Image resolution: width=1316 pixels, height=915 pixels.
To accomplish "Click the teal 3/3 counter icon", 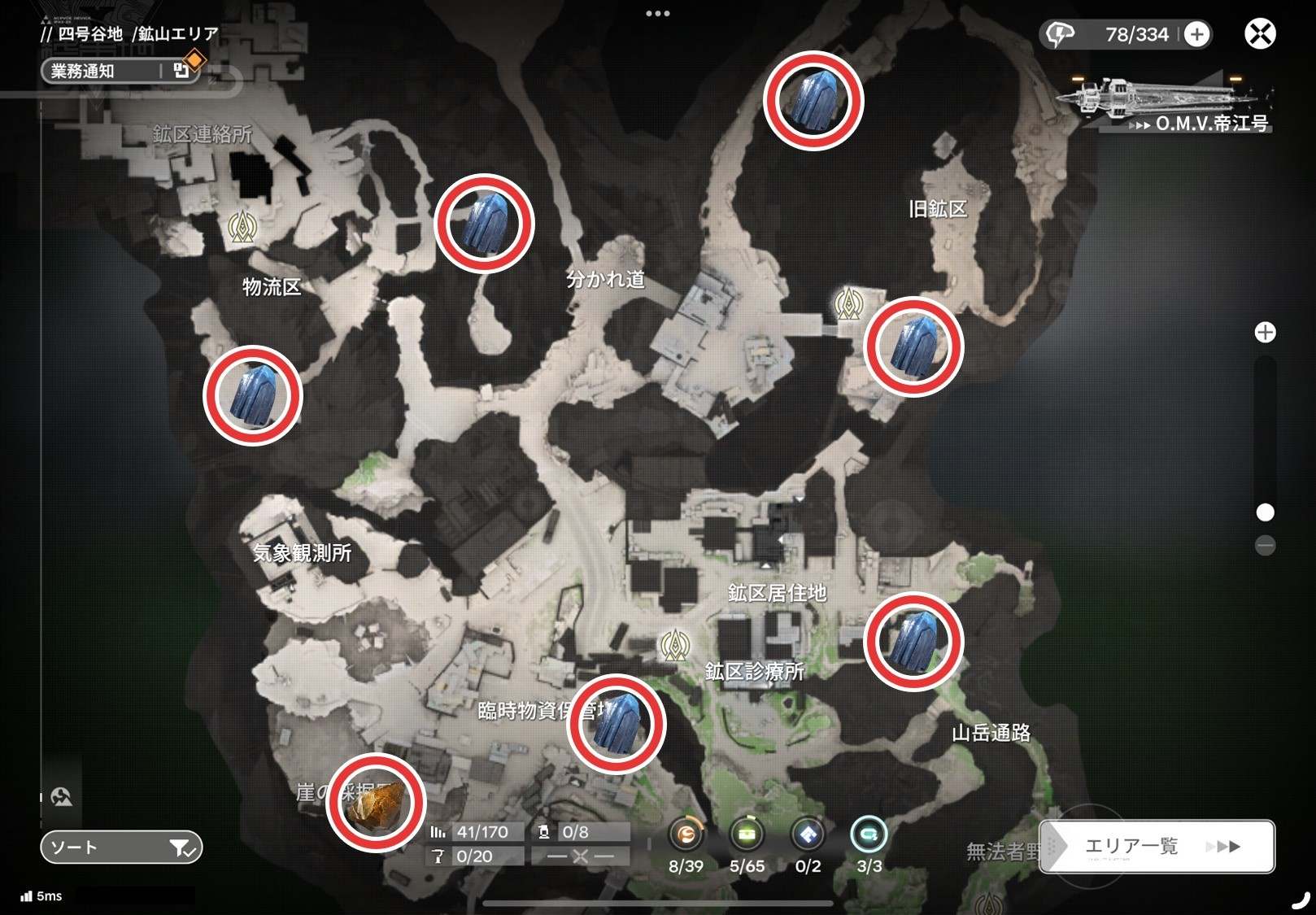I will [869, 834].
